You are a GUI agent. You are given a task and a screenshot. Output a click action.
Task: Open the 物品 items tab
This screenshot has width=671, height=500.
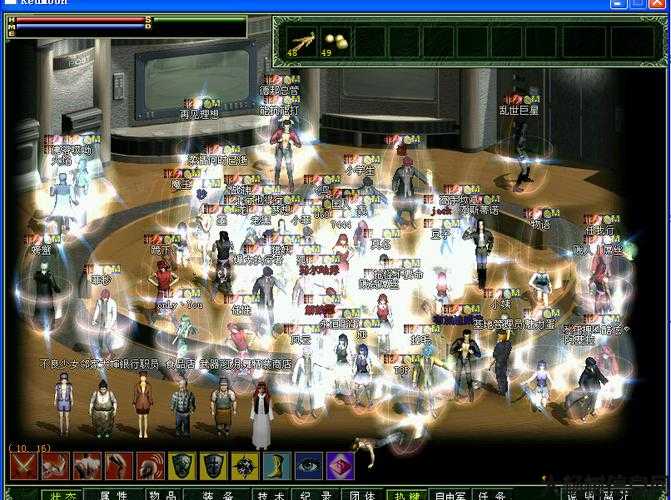point(164,493)
